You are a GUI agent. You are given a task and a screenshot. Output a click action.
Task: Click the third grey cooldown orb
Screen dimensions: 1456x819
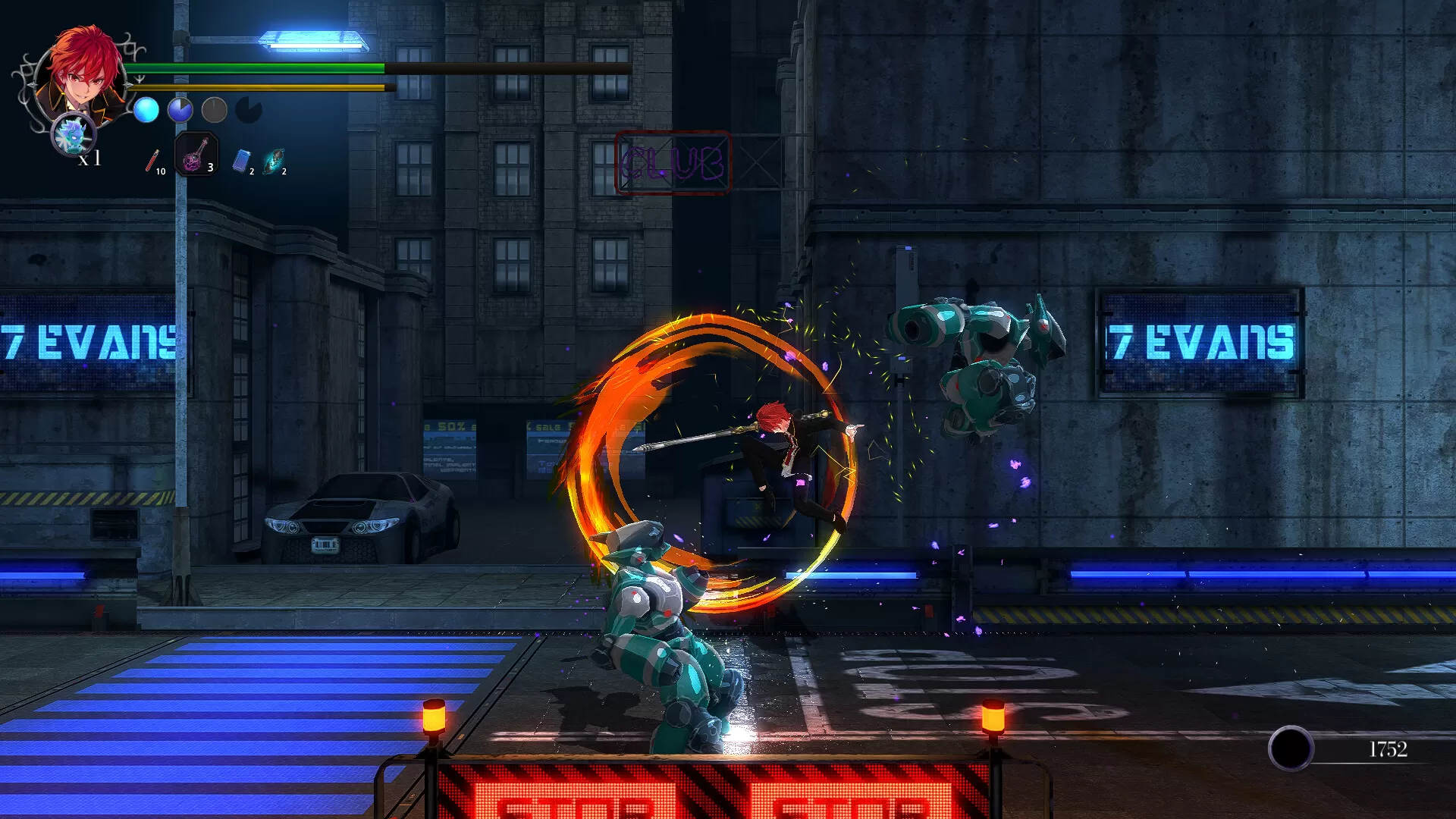[x=213, y=109]
